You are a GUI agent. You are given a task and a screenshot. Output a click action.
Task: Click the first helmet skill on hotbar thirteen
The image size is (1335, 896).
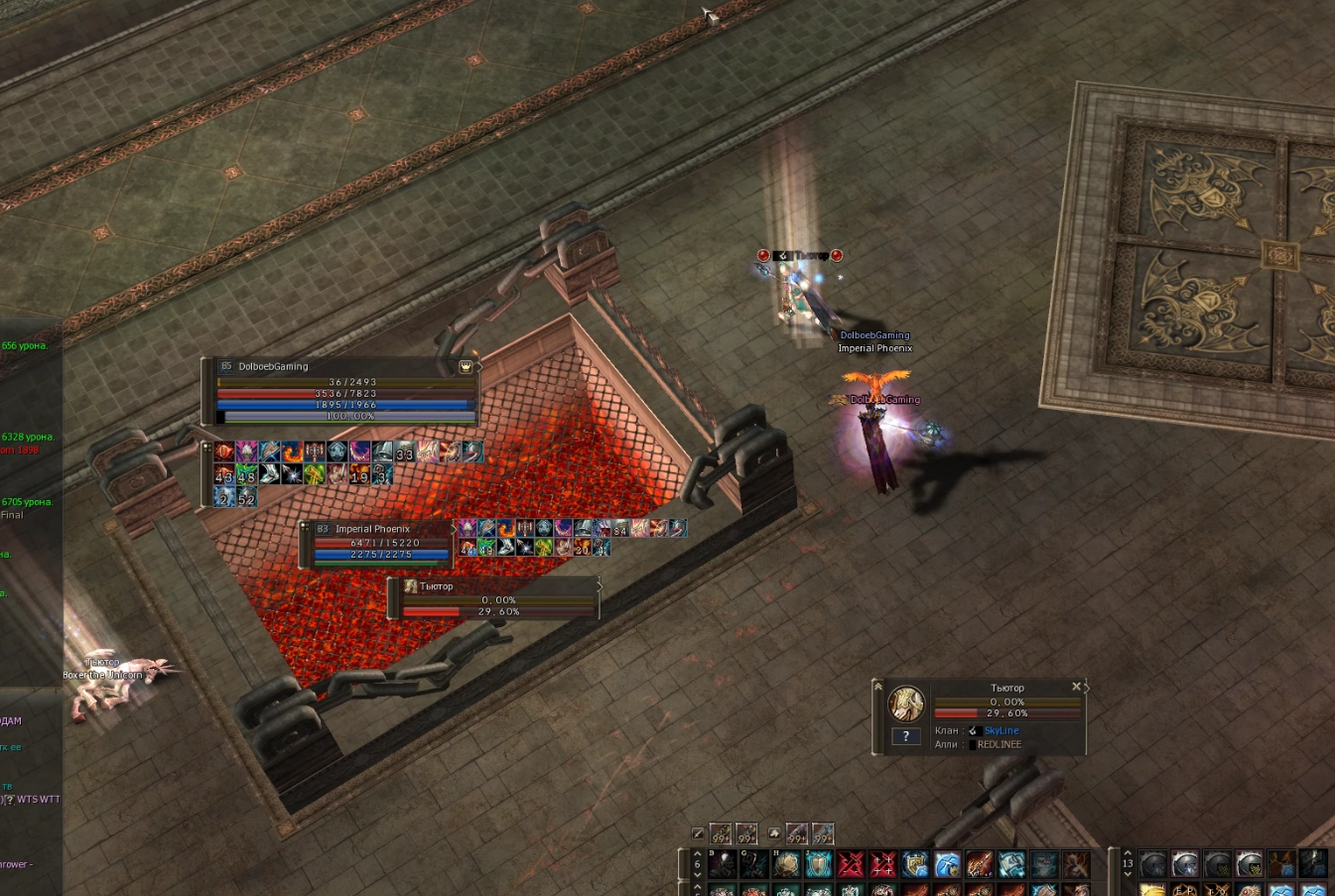click(x=1153, y=864)
